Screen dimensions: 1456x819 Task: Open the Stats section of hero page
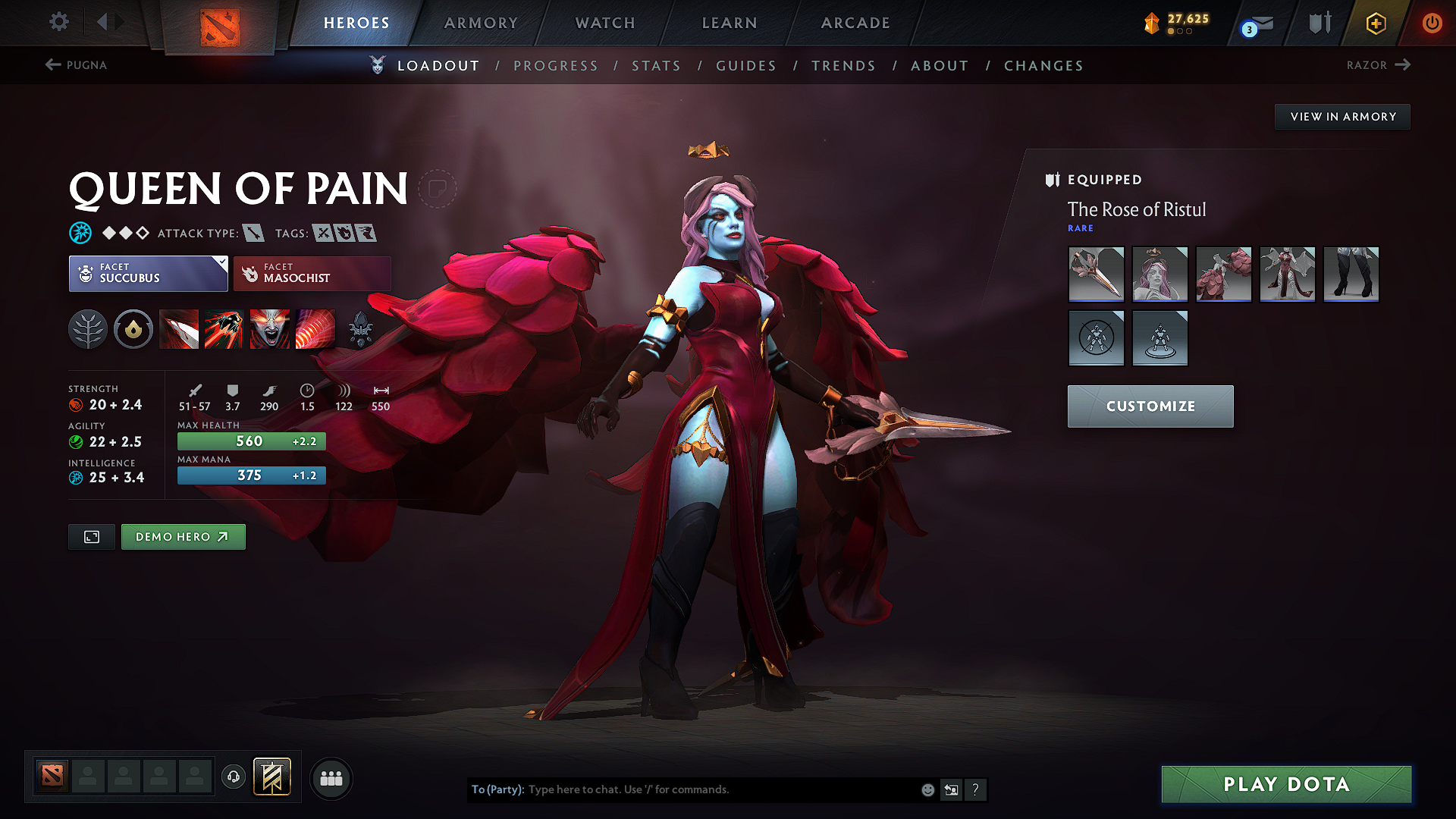[x=656, y=65]
